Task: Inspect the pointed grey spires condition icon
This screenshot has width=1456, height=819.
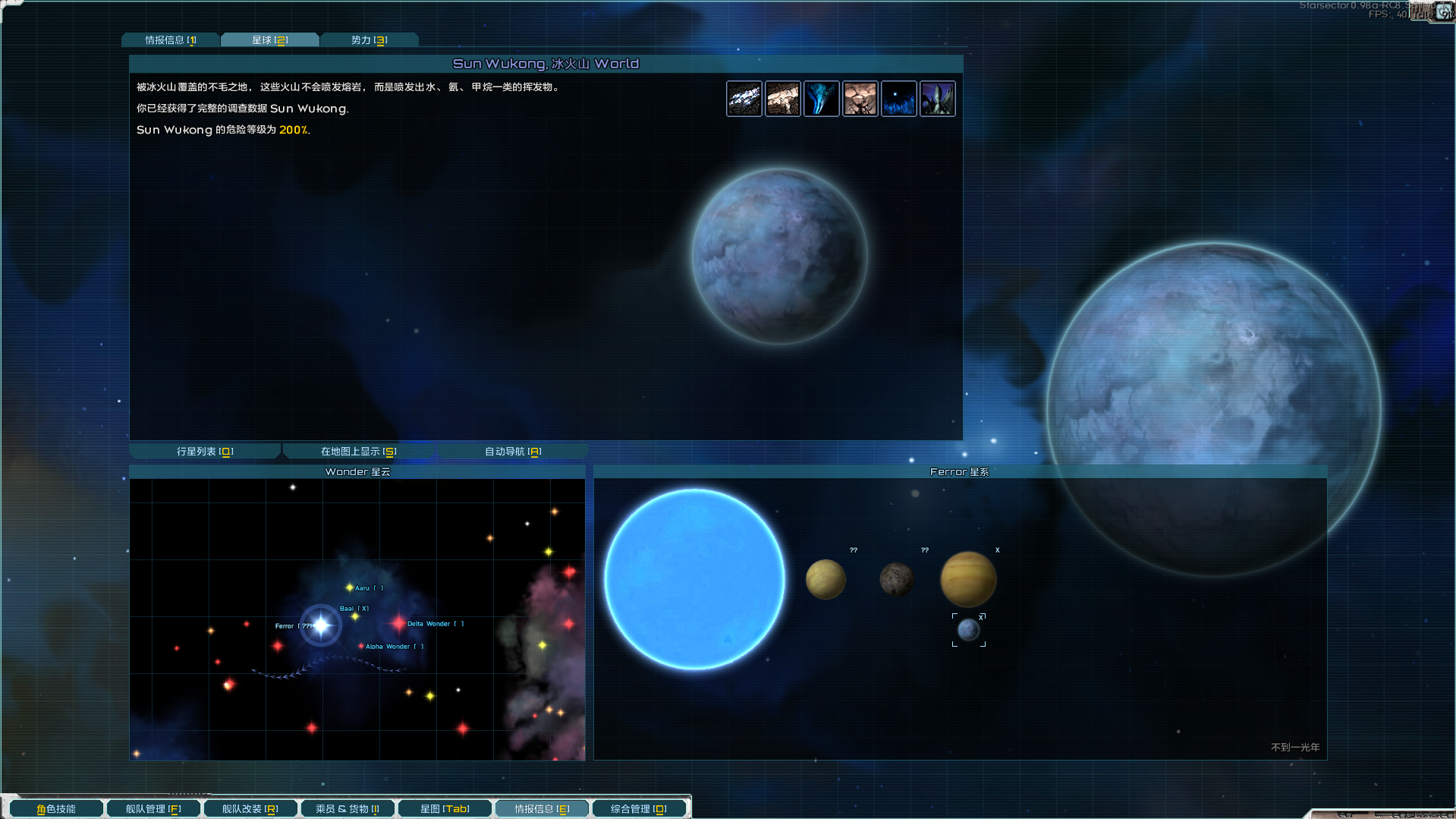Action: coord(938,99)
